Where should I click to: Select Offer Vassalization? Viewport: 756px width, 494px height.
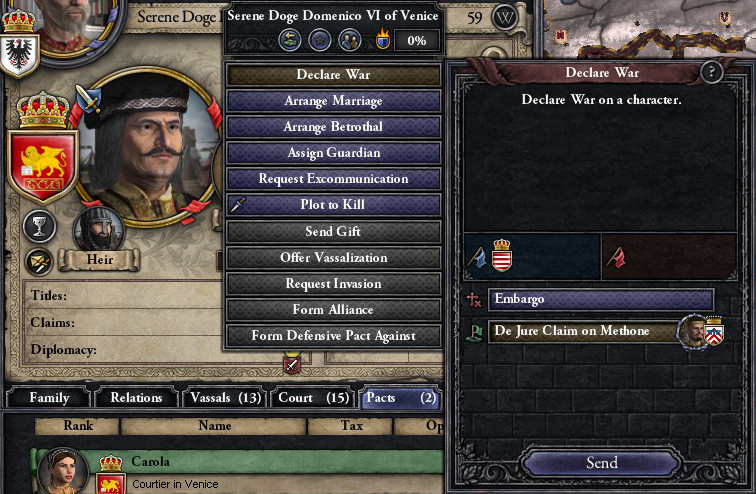pyautogui.click(x=333, y=257)
